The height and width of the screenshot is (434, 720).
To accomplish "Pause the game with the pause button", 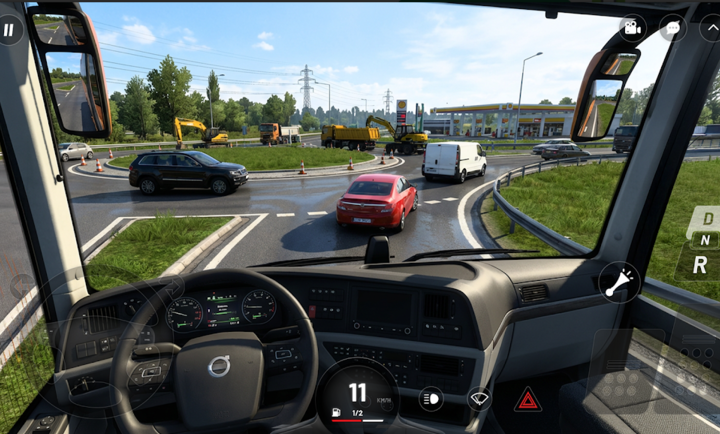I will (x=10, y=29).
